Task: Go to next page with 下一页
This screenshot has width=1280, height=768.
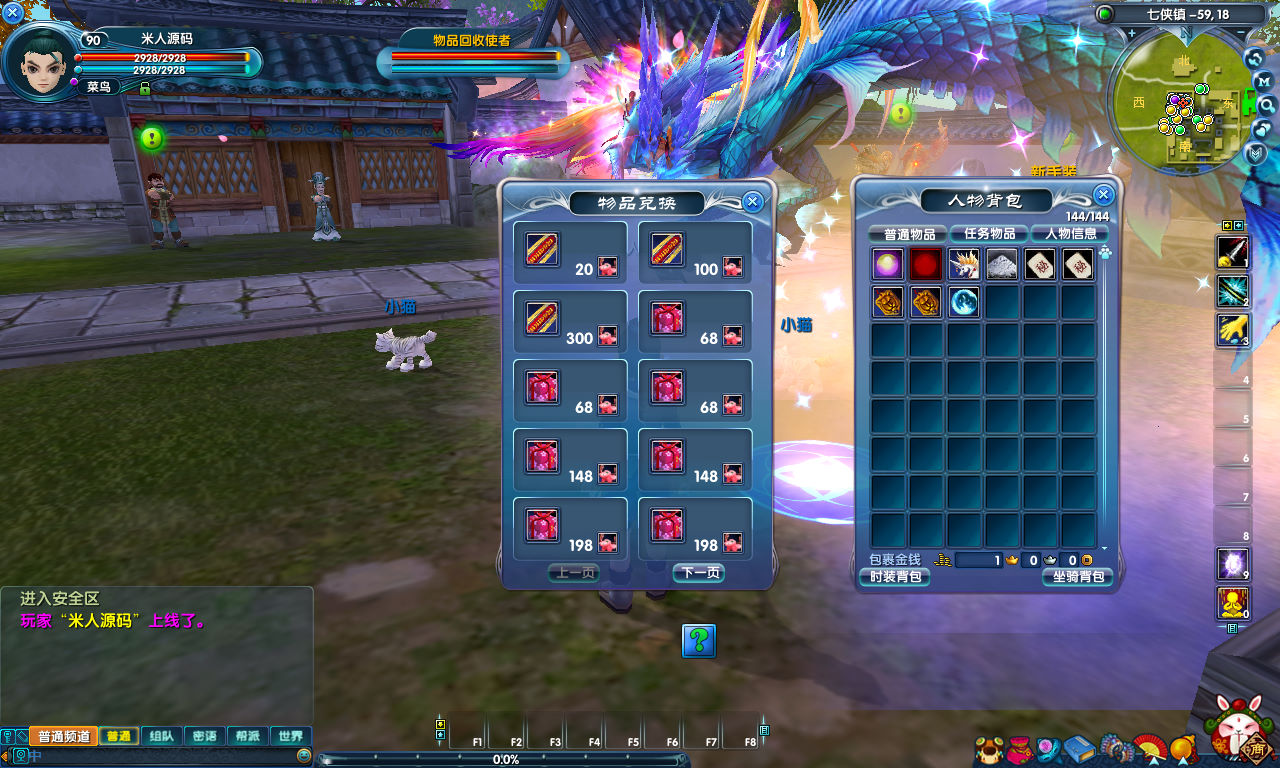Action: click(698, 573)
